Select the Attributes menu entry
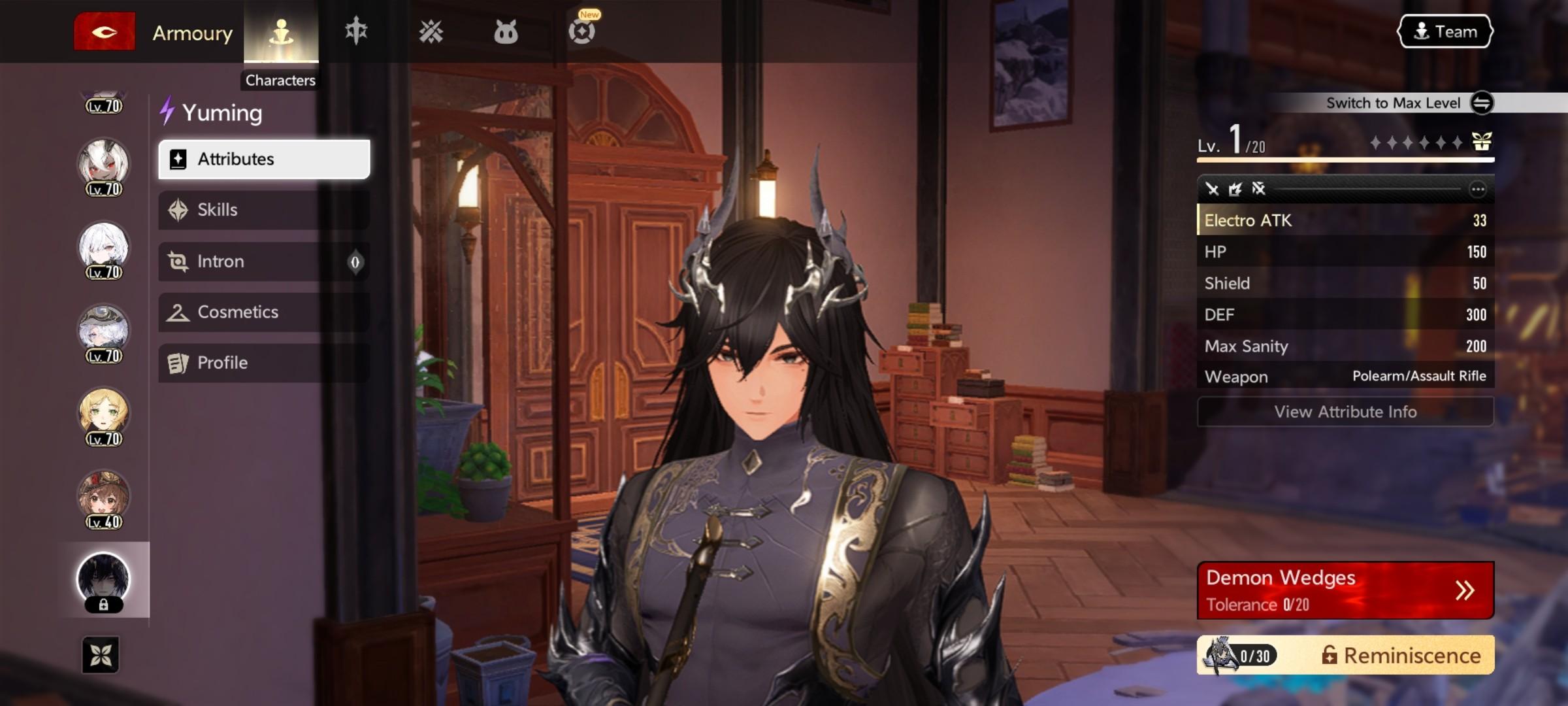 [x=264, y=159]
